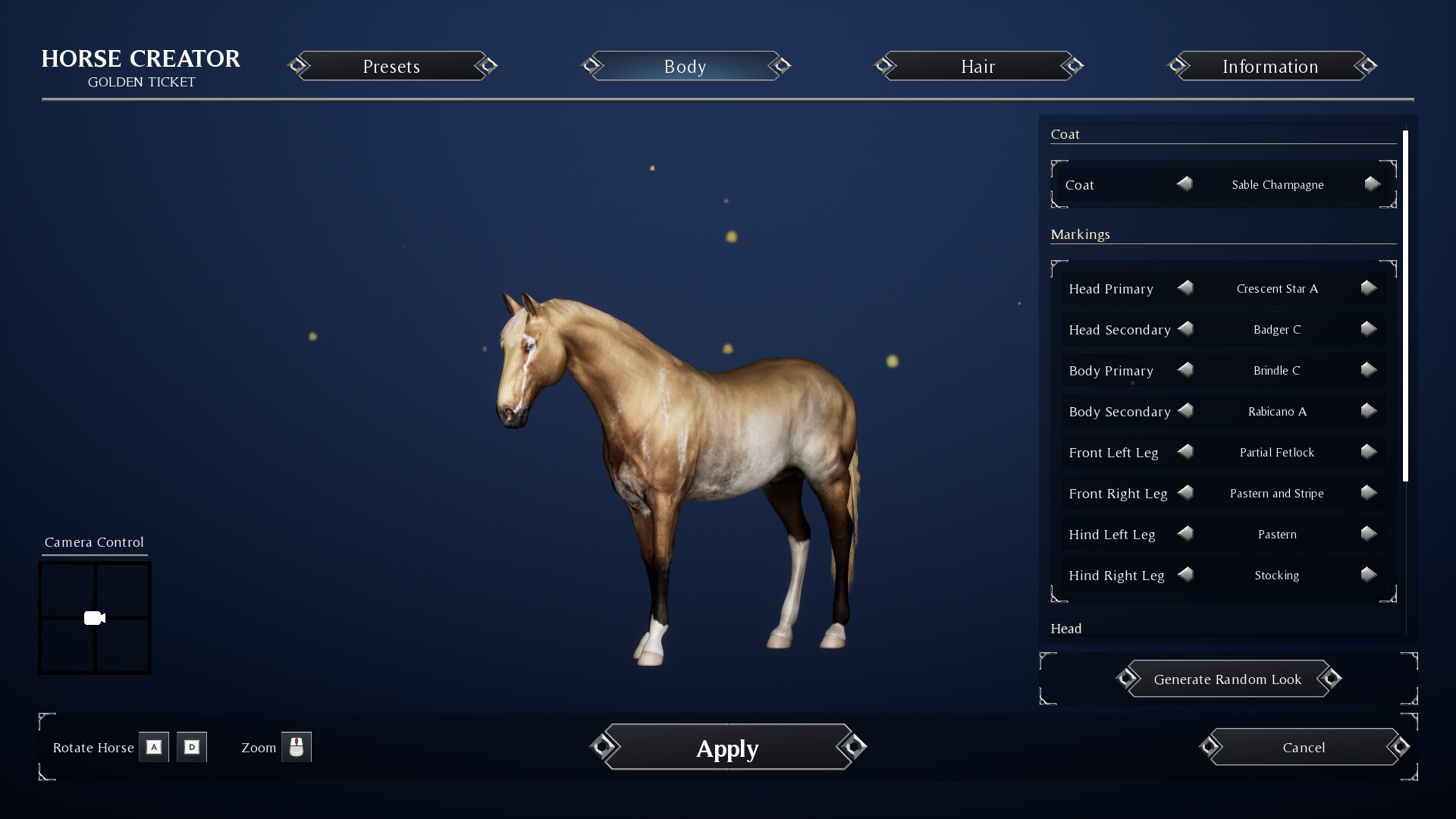The width and height of the screenshot is (1456, 819).
Task: Click the camera icon in Camera Control
Action: [x=94, y=617]
